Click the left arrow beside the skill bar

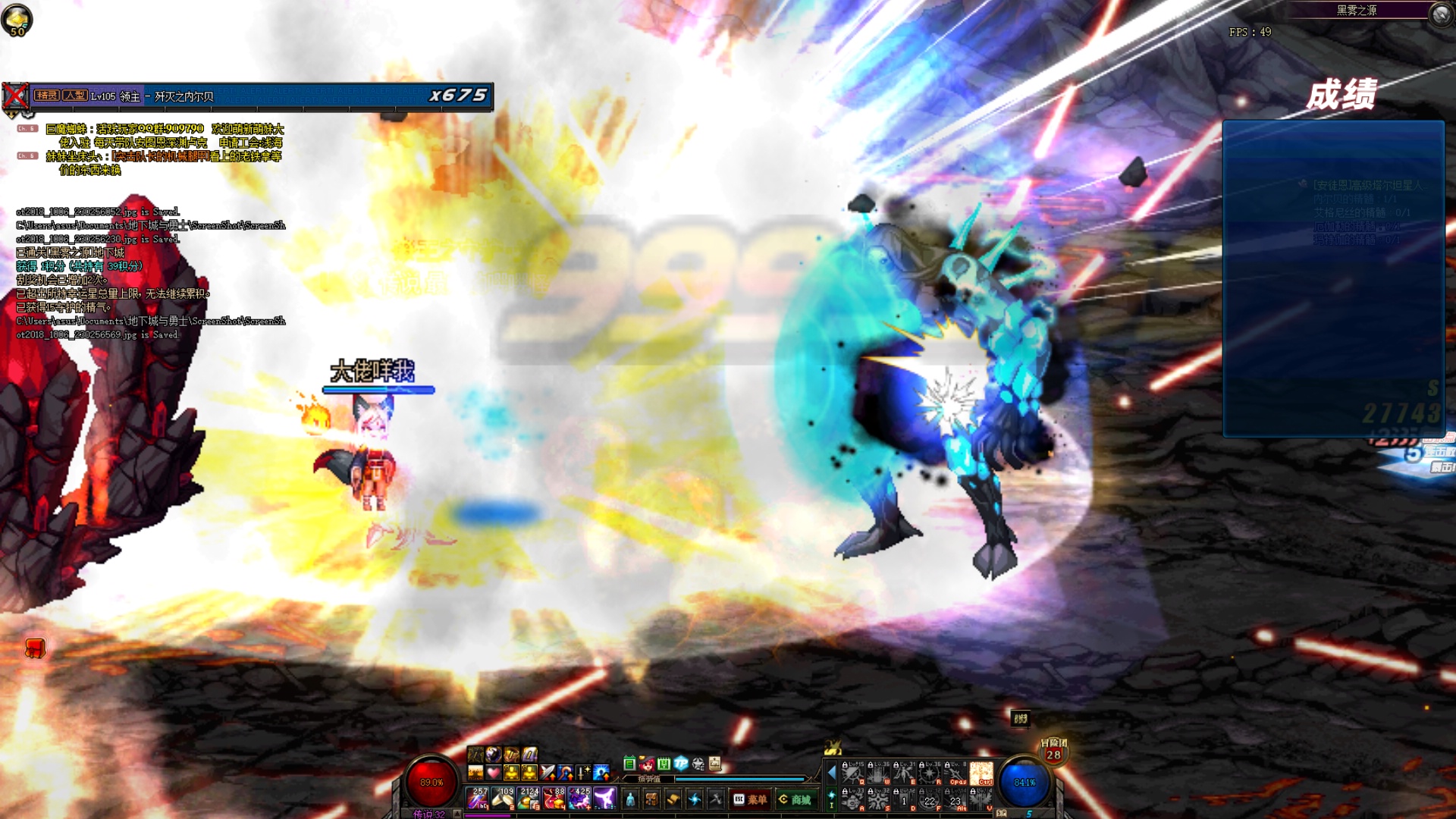click(831, 773)
